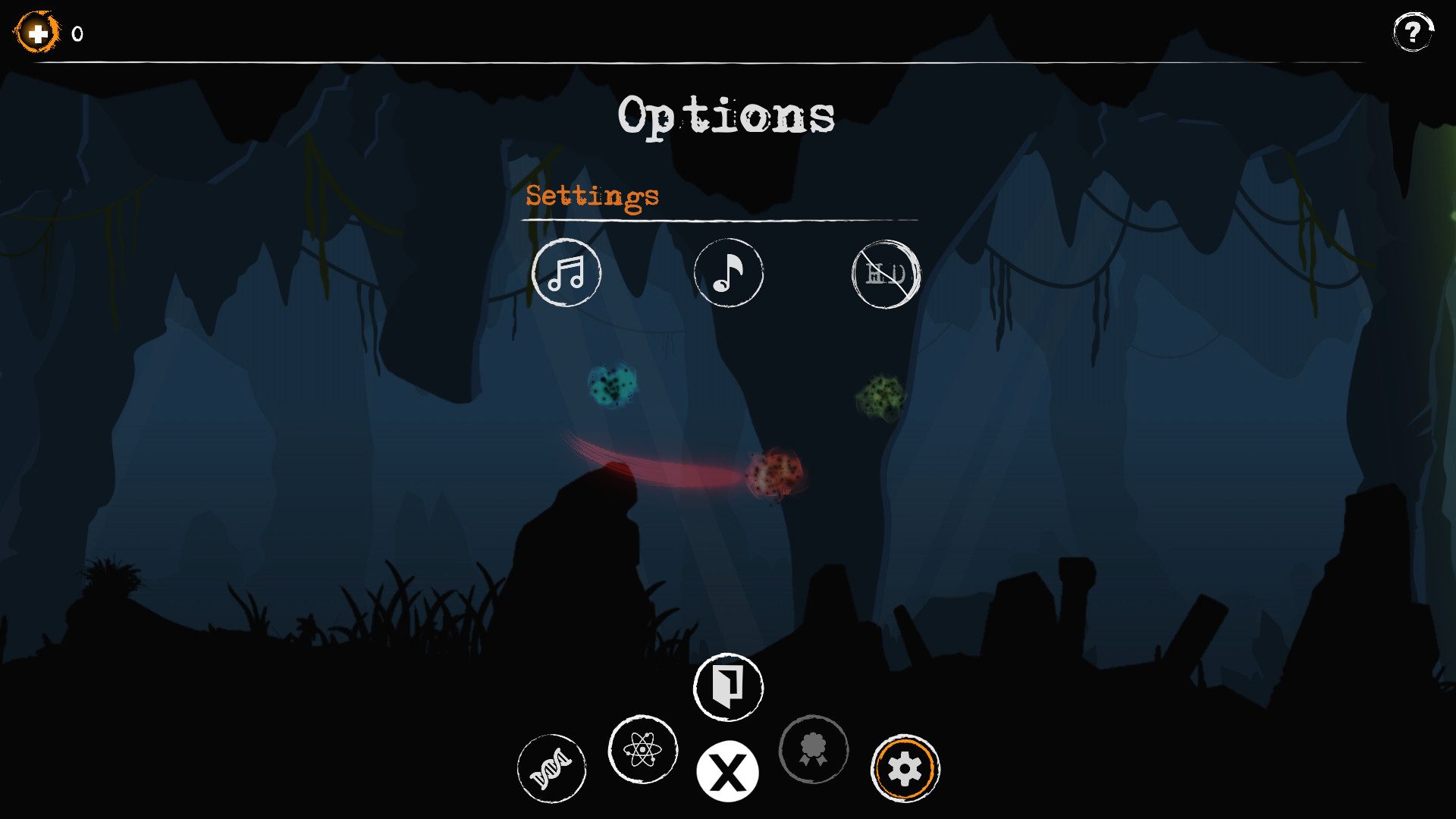
Task: Click the grayed-out achievements medal icon
Action: coord(814,749)
